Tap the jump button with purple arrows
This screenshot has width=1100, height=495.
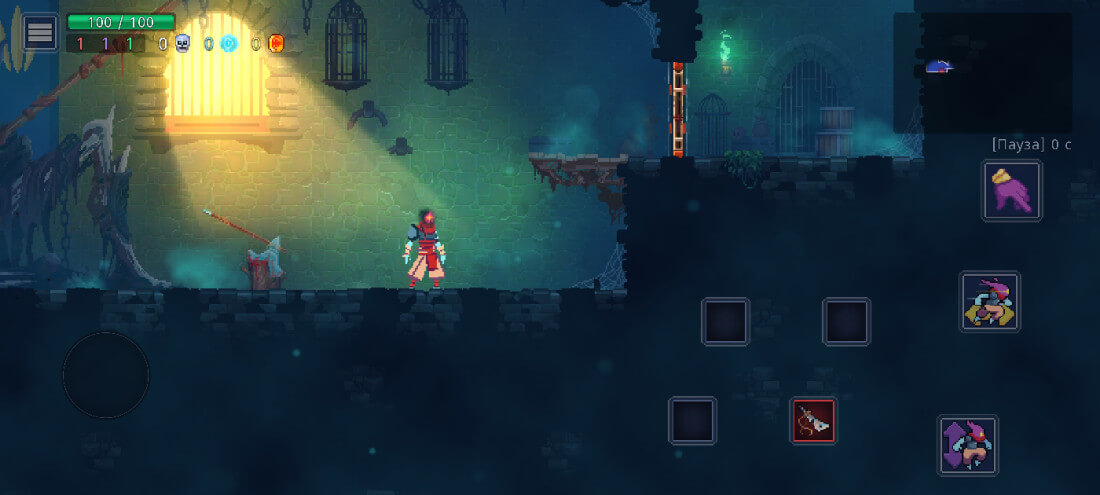[x=967, y=445]
